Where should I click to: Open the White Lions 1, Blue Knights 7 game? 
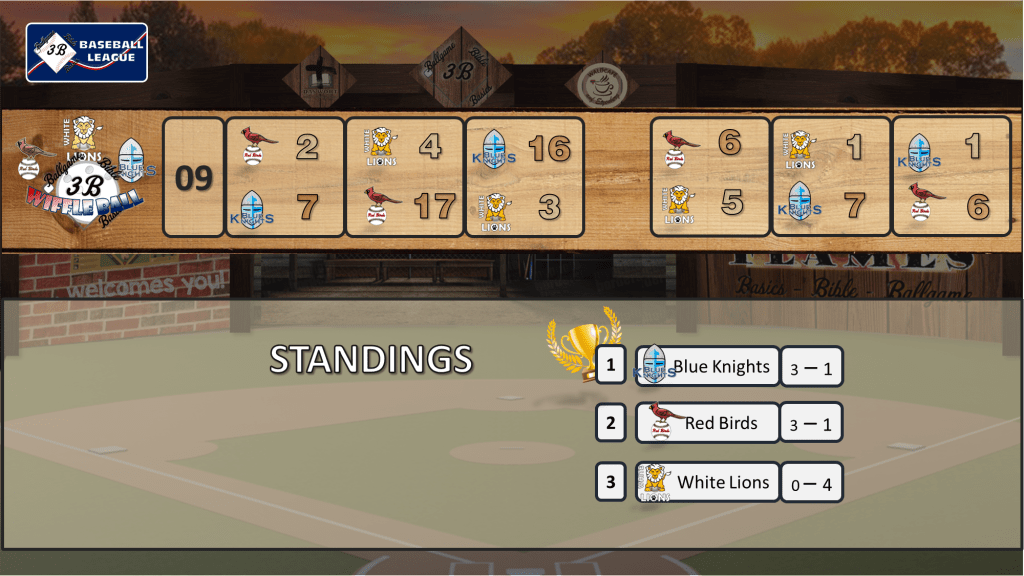point(831,177)
